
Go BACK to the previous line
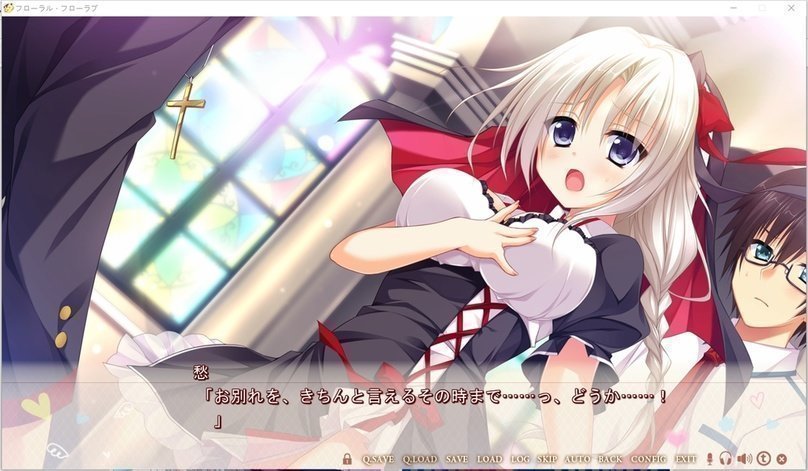tap(610, 459)
